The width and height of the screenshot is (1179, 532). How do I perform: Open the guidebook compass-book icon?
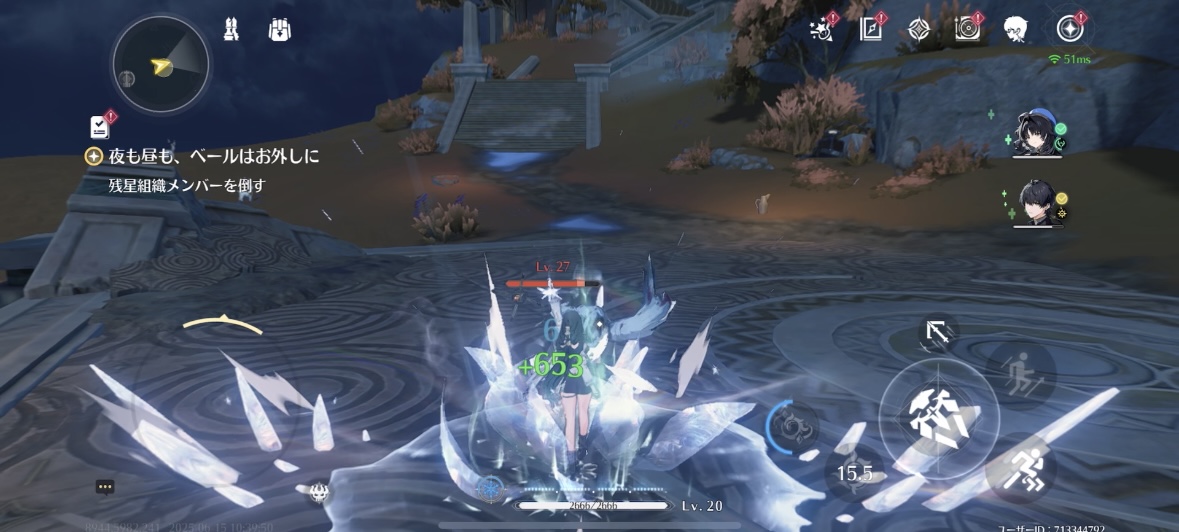[x=871, y=29]
